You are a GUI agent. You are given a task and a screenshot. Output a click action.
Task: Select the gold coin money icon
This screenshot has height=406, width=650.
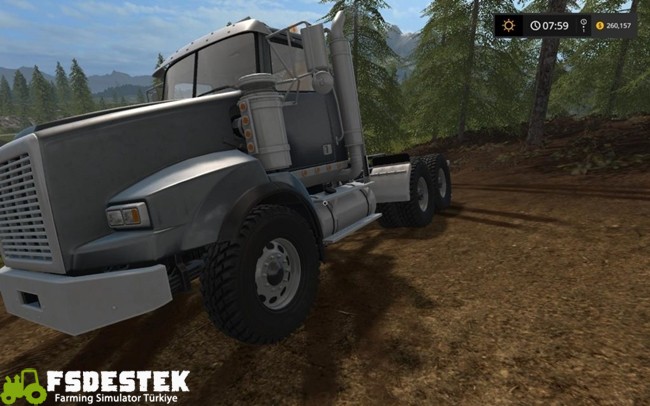[x=600, y=25]
